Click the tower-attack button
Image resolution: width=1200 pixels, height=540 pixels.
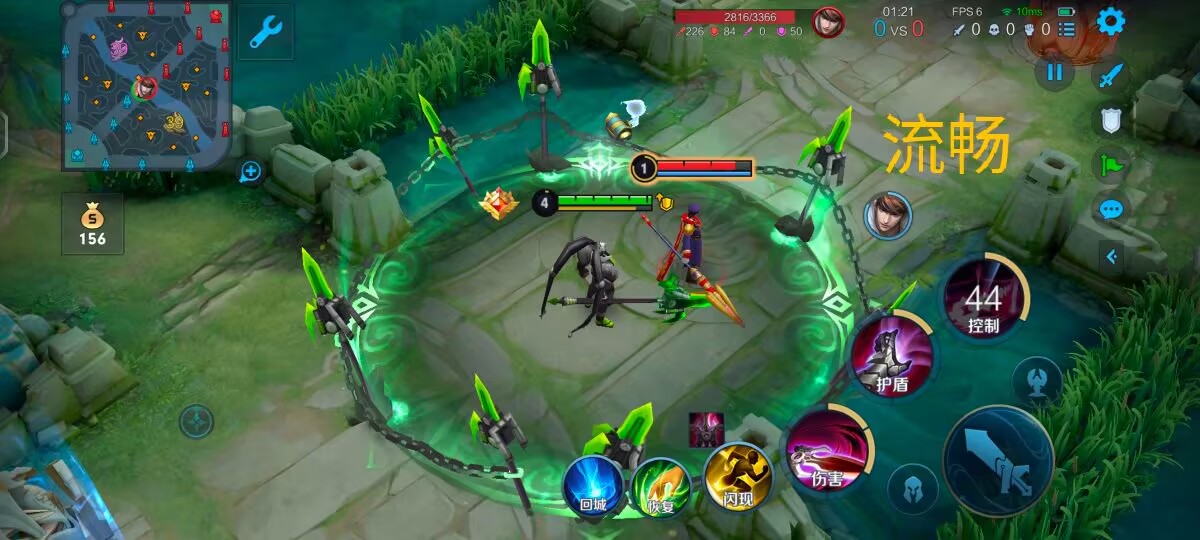(1037, 380)
